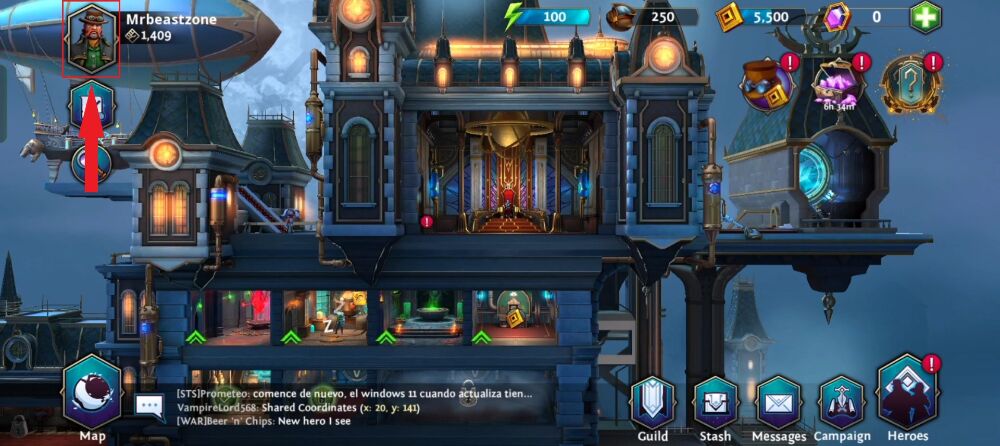Open the Heroes roster

coord(908,397)
